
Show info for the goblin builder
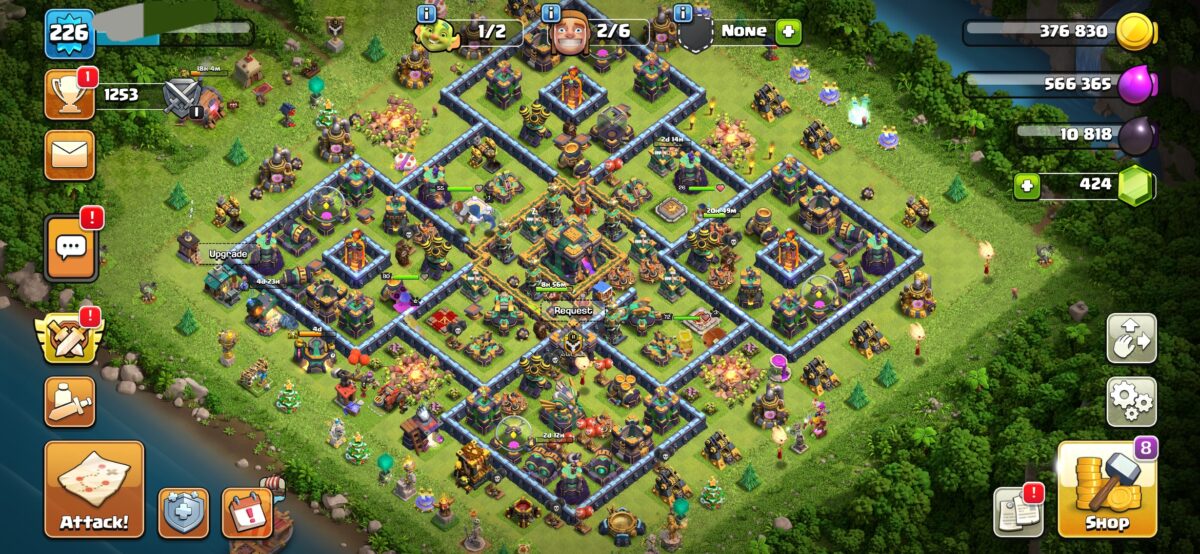pos(427,13)
